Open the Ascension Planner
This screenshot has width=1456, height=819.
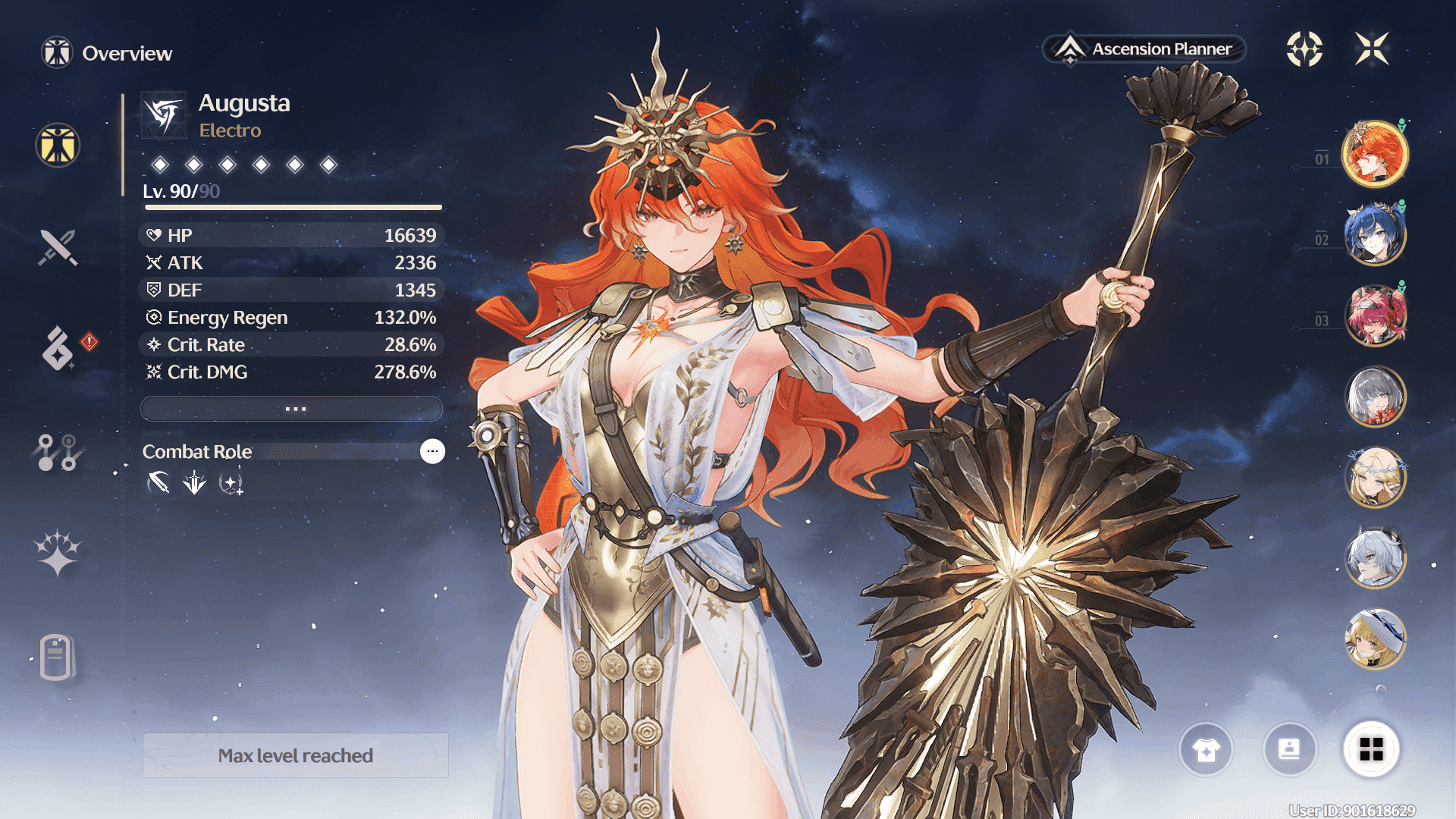tap(1145, 49)
